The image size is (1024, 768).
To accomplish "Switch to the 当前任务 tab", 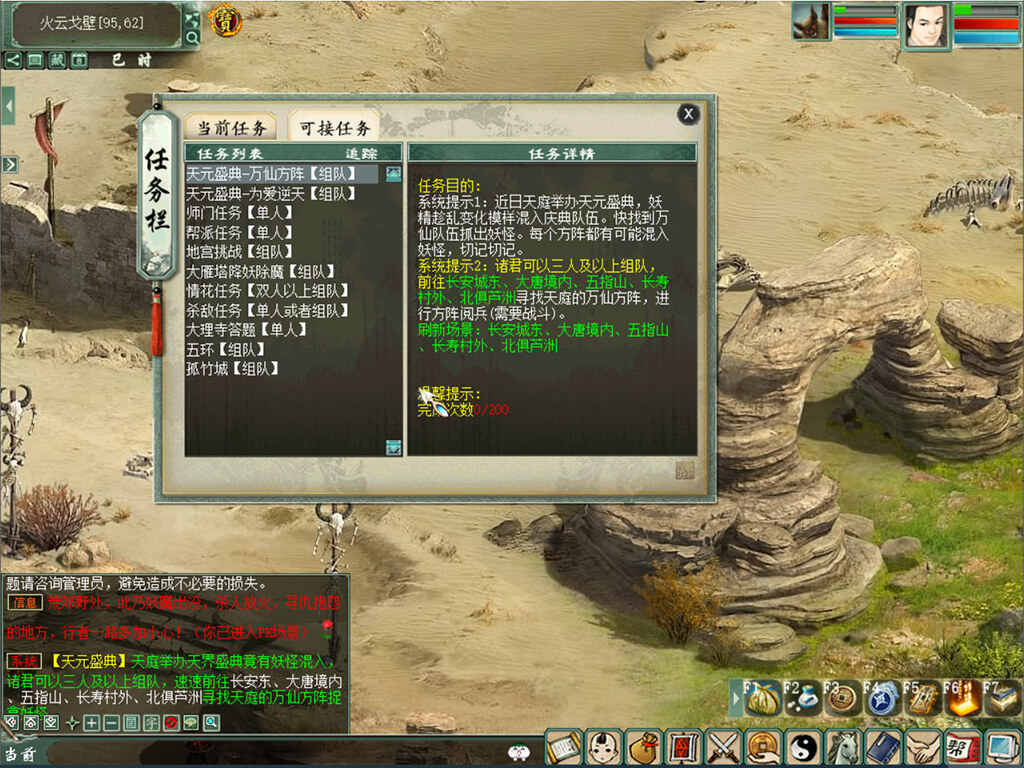I will click(x=231, y=127).
